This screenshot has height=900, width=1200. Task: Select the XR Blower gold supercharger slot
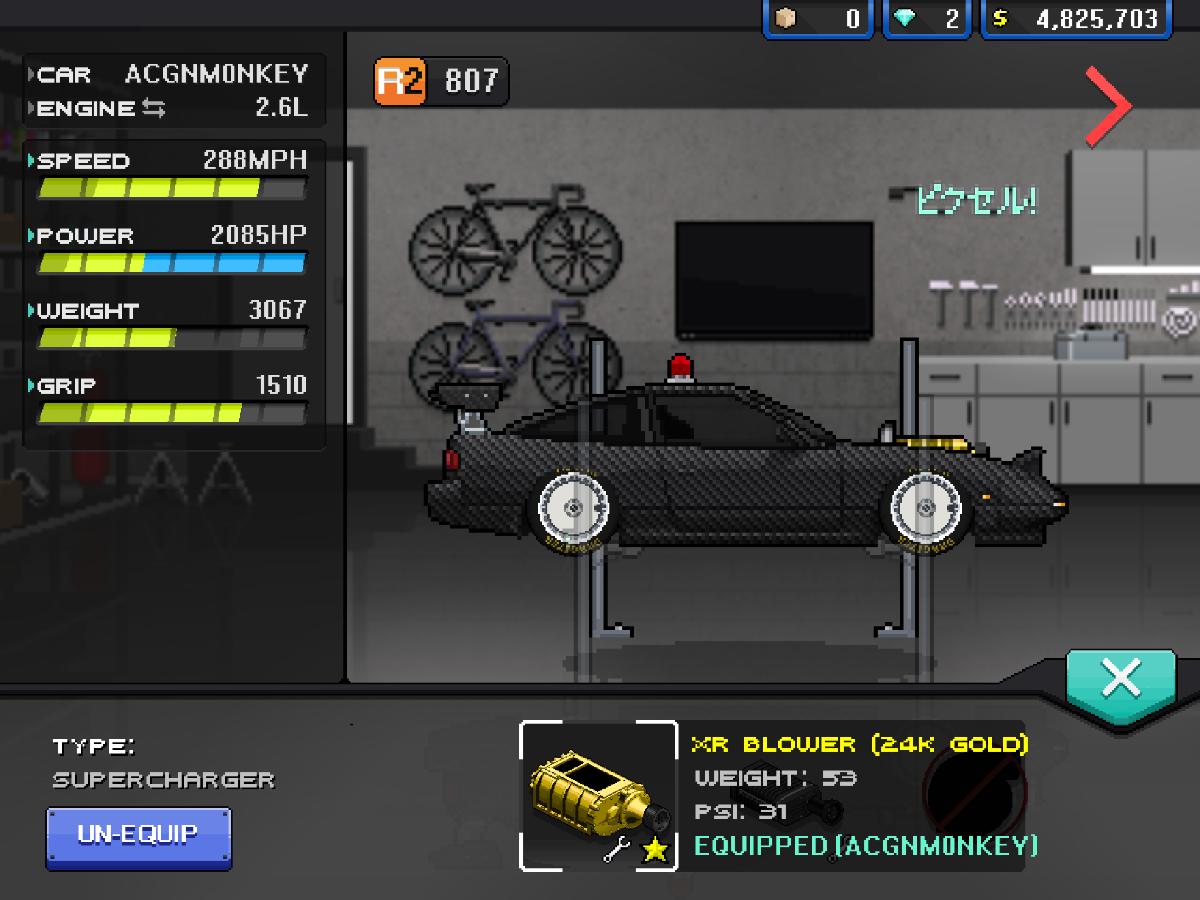coord(598,795)
